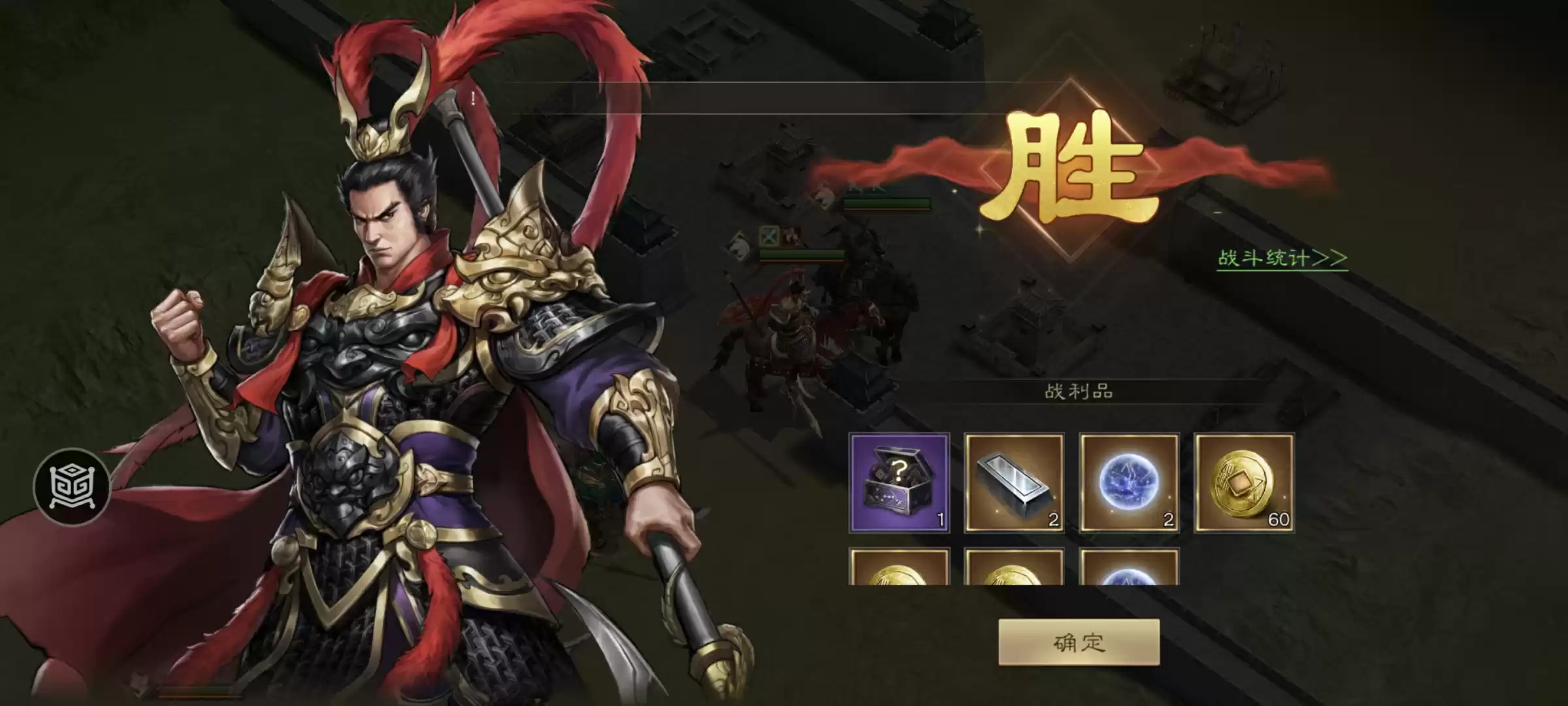1568x706 pixels.
Task: Click the crossed-weapons battle marker on the unit
Action: (x=770, y=235)
